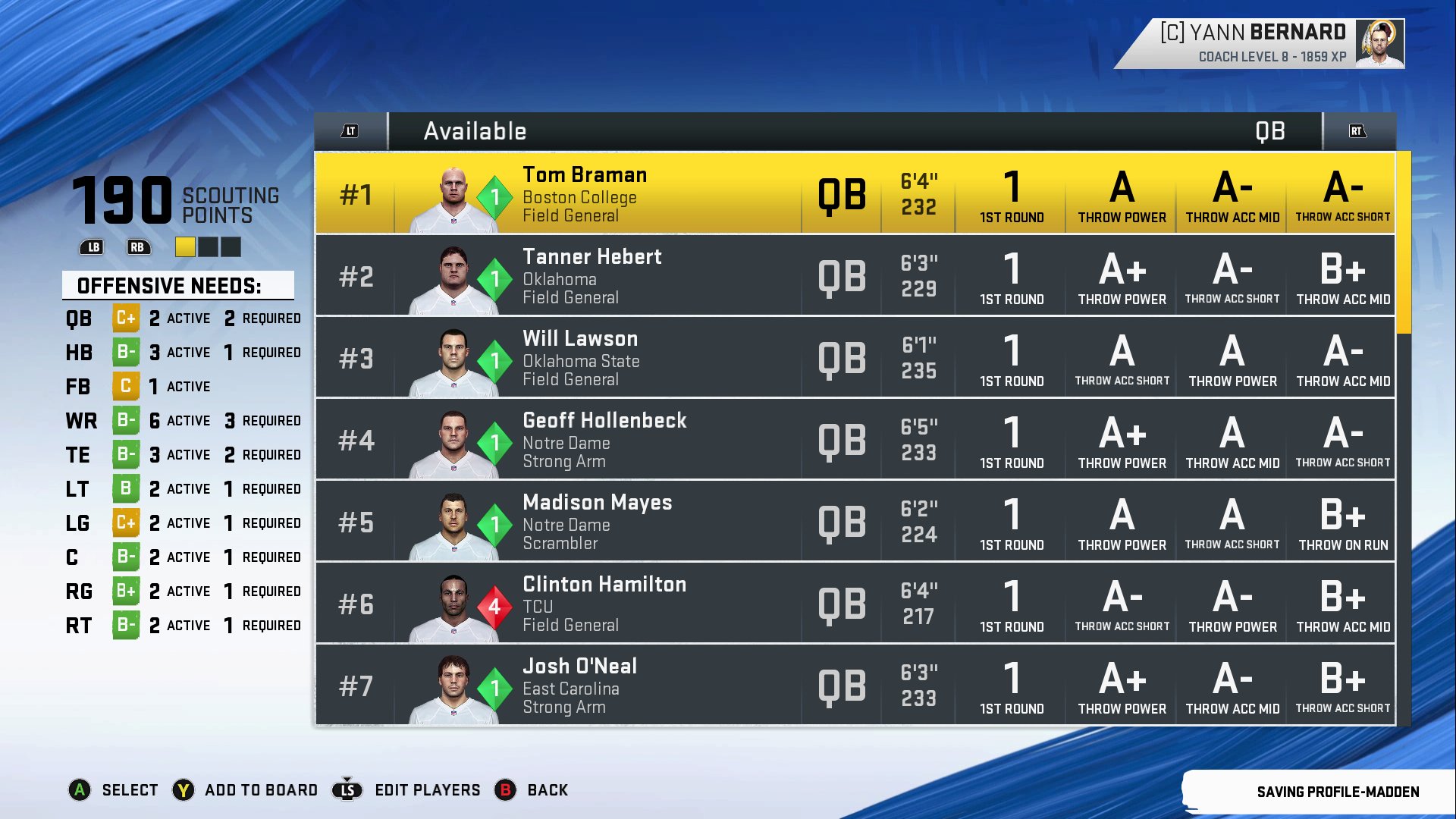Click the yellow scouting points progress square
The height and width of the screenshot is (819, 1456).
point(185,246)
